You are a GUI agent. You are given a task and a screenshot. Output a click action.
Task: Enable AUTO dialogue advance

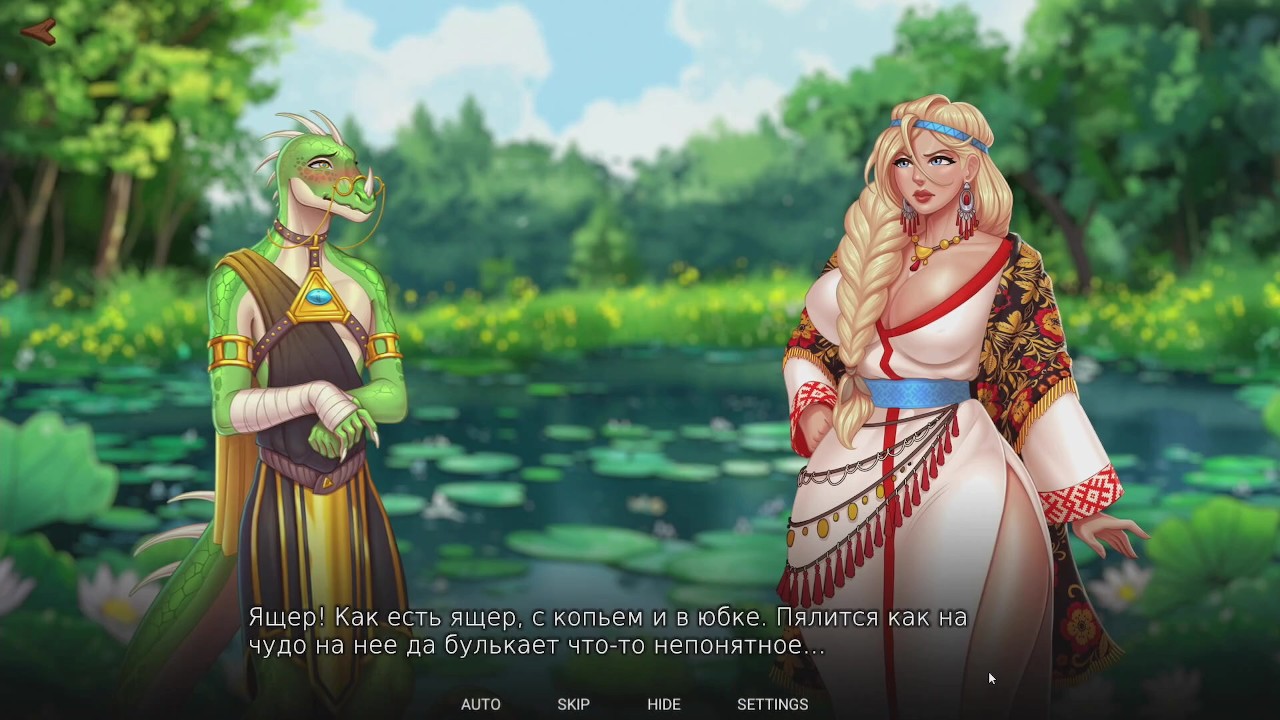[x=480, y=704]
